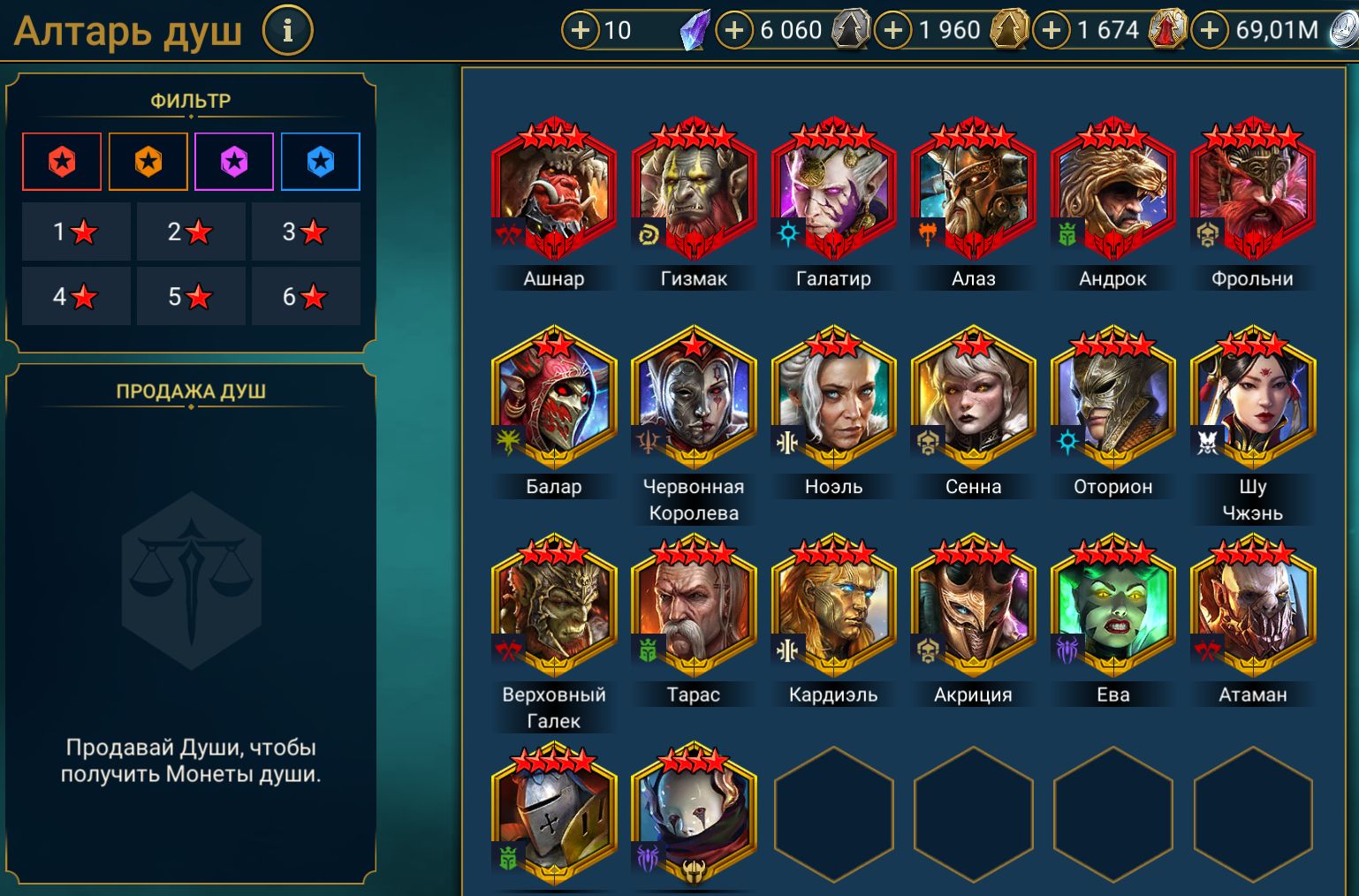
Task: Toggle the purple rarity soul filter
Action: (x=234, y=162)
